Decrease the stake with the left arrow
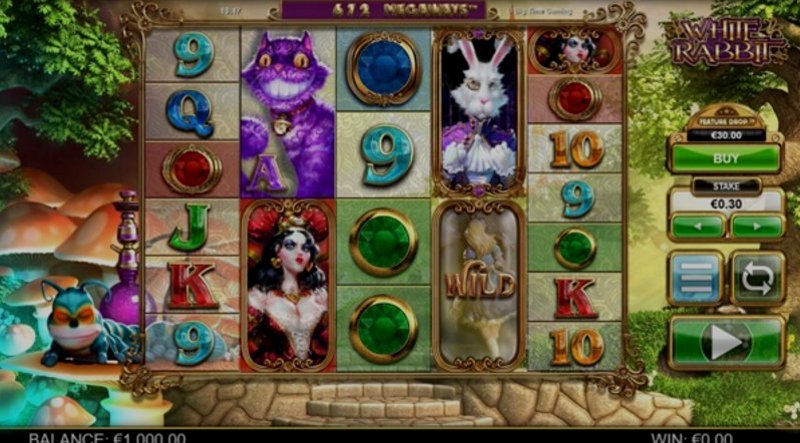Image resolution: width=800 pixels, height=443 pixels. pos(697,226)
